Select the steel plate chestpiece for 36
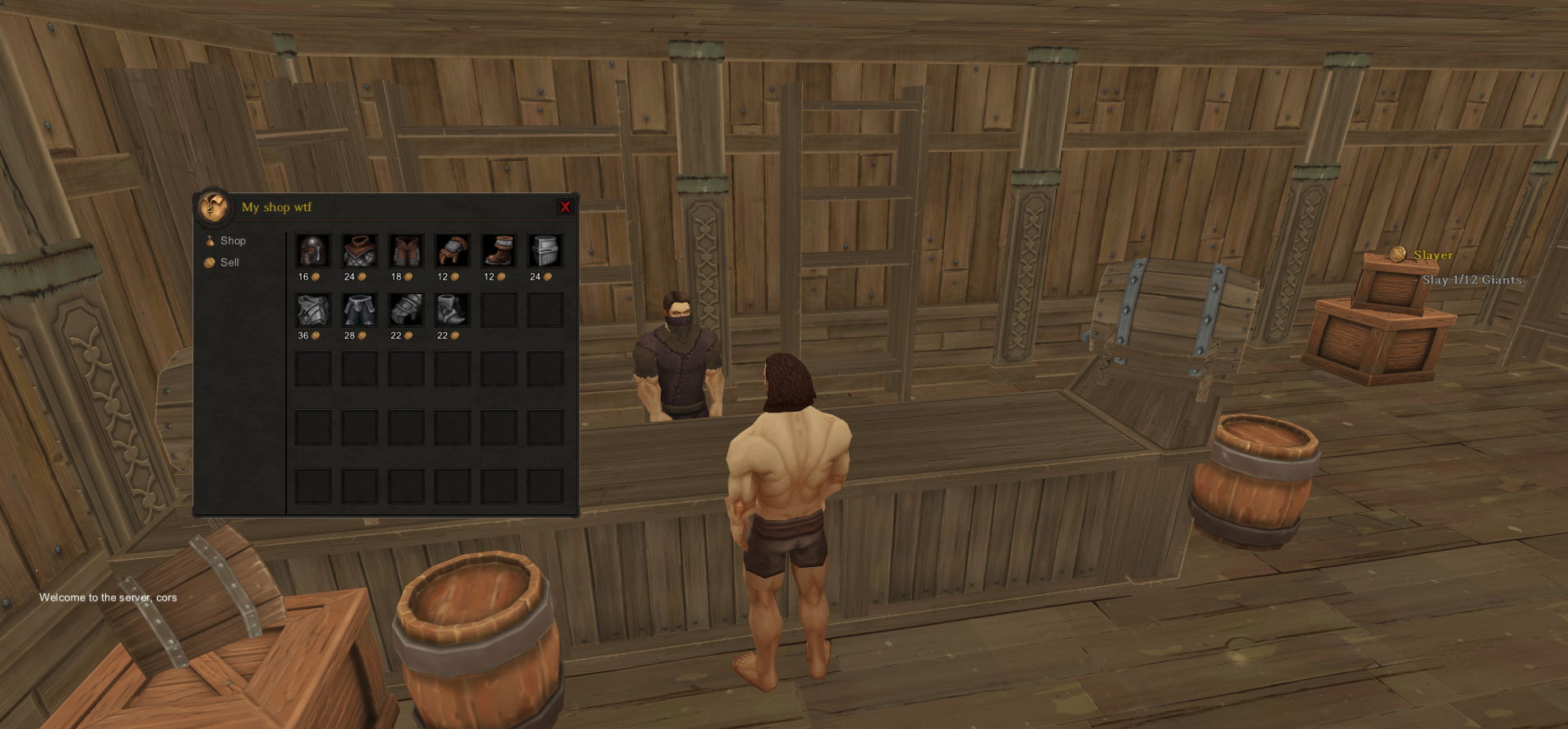Screen dimensions: 1568x729 pyautogui.click(x=313, y=310)
